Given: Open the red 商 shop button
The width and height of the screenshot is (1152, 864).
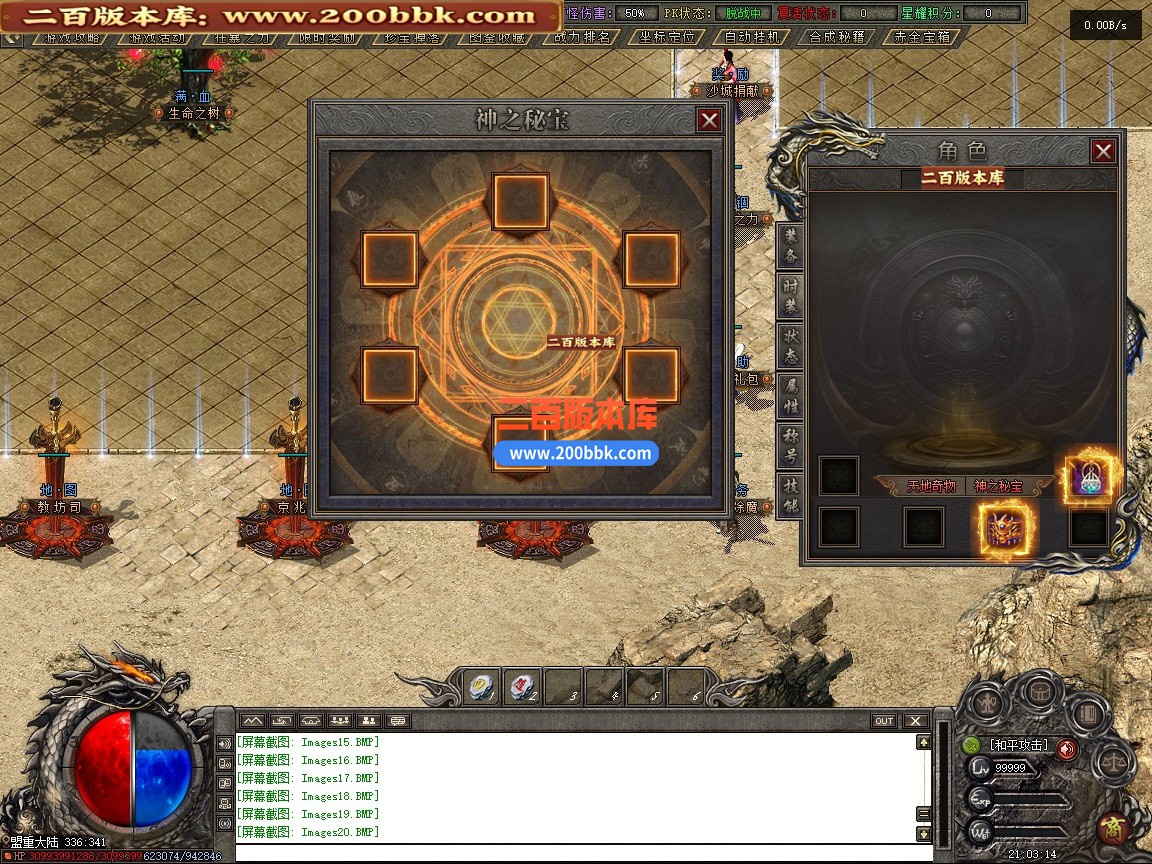Looking at the screenshot, I should coord(1110,828).
